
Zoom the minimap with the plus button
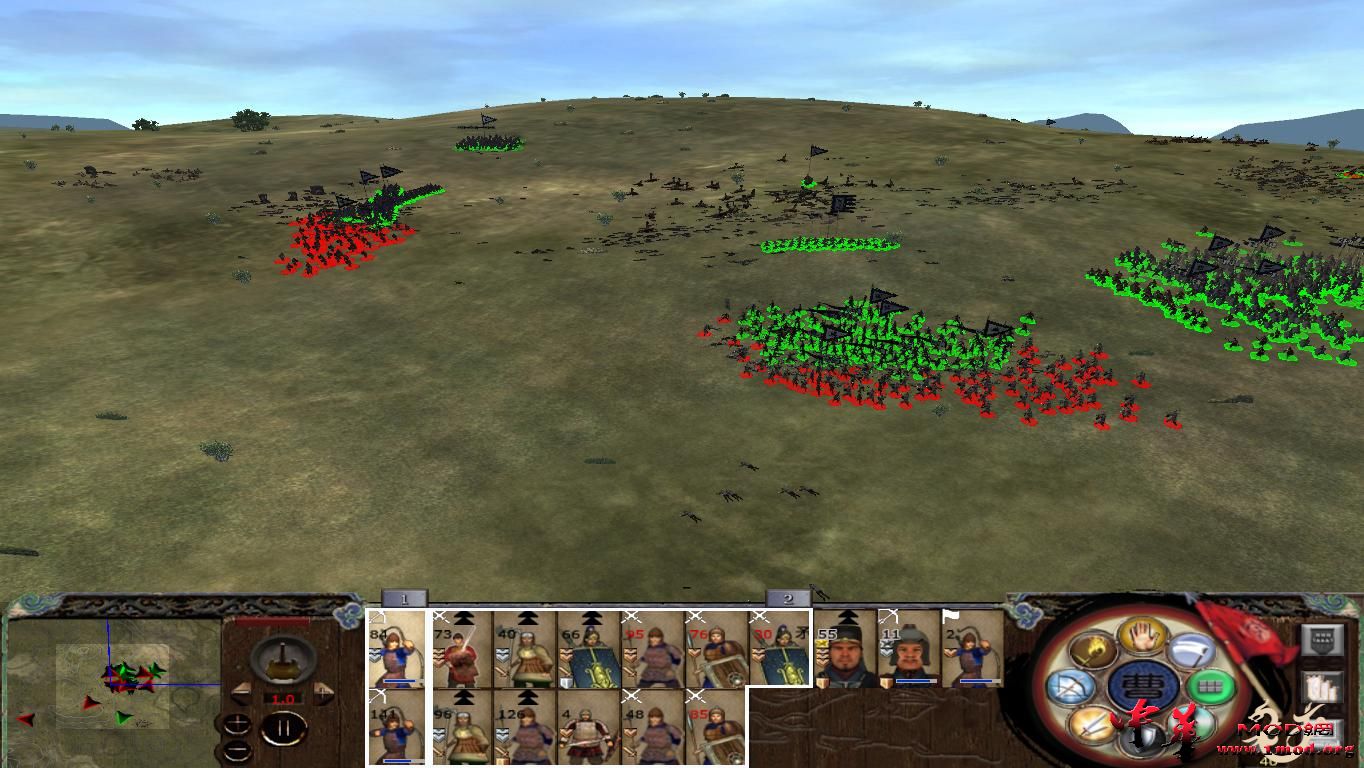click(x=238, y=723)
